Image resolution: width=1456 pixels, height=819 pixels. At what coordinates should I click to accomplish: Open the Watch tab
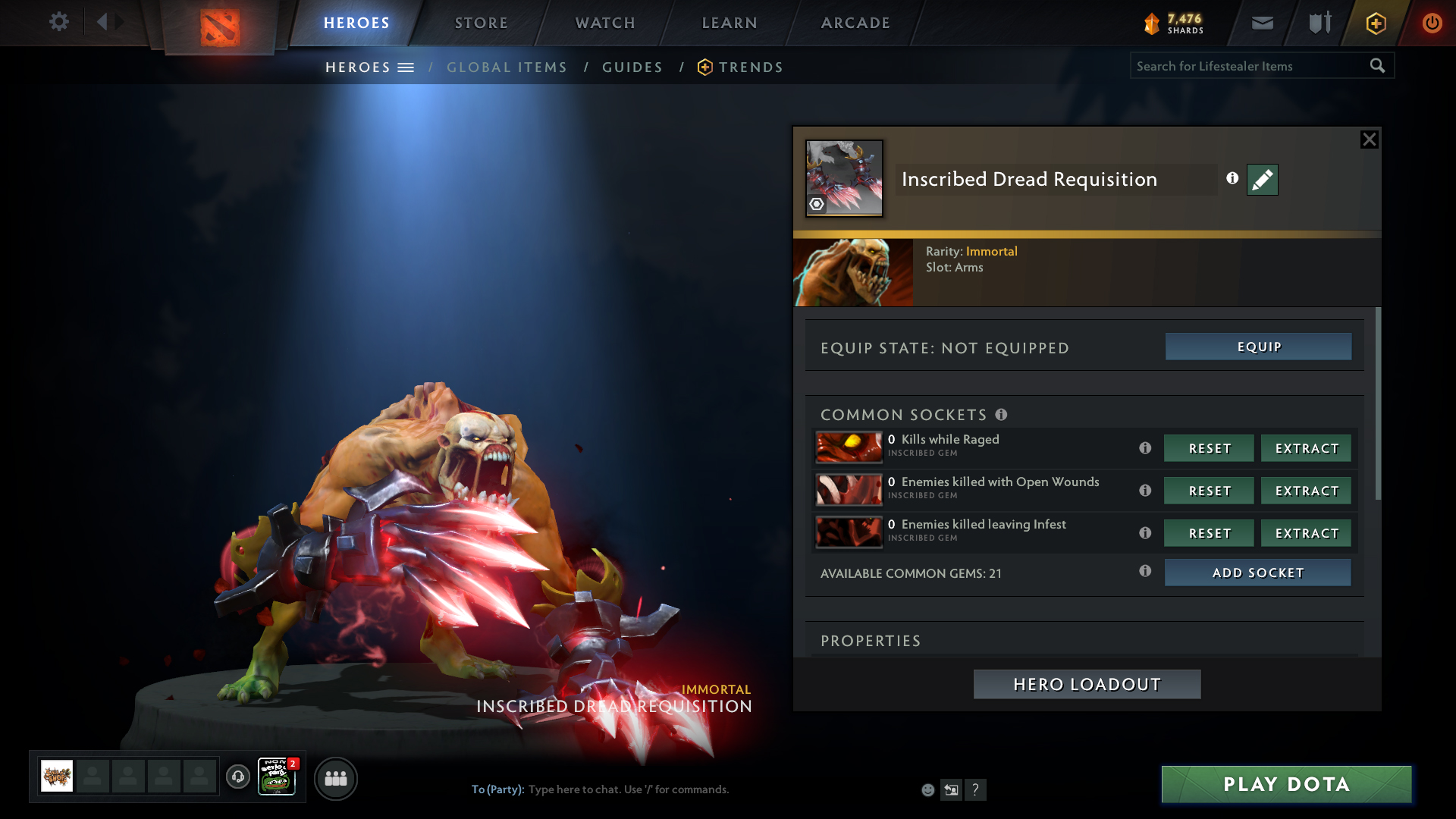point(605,23)
